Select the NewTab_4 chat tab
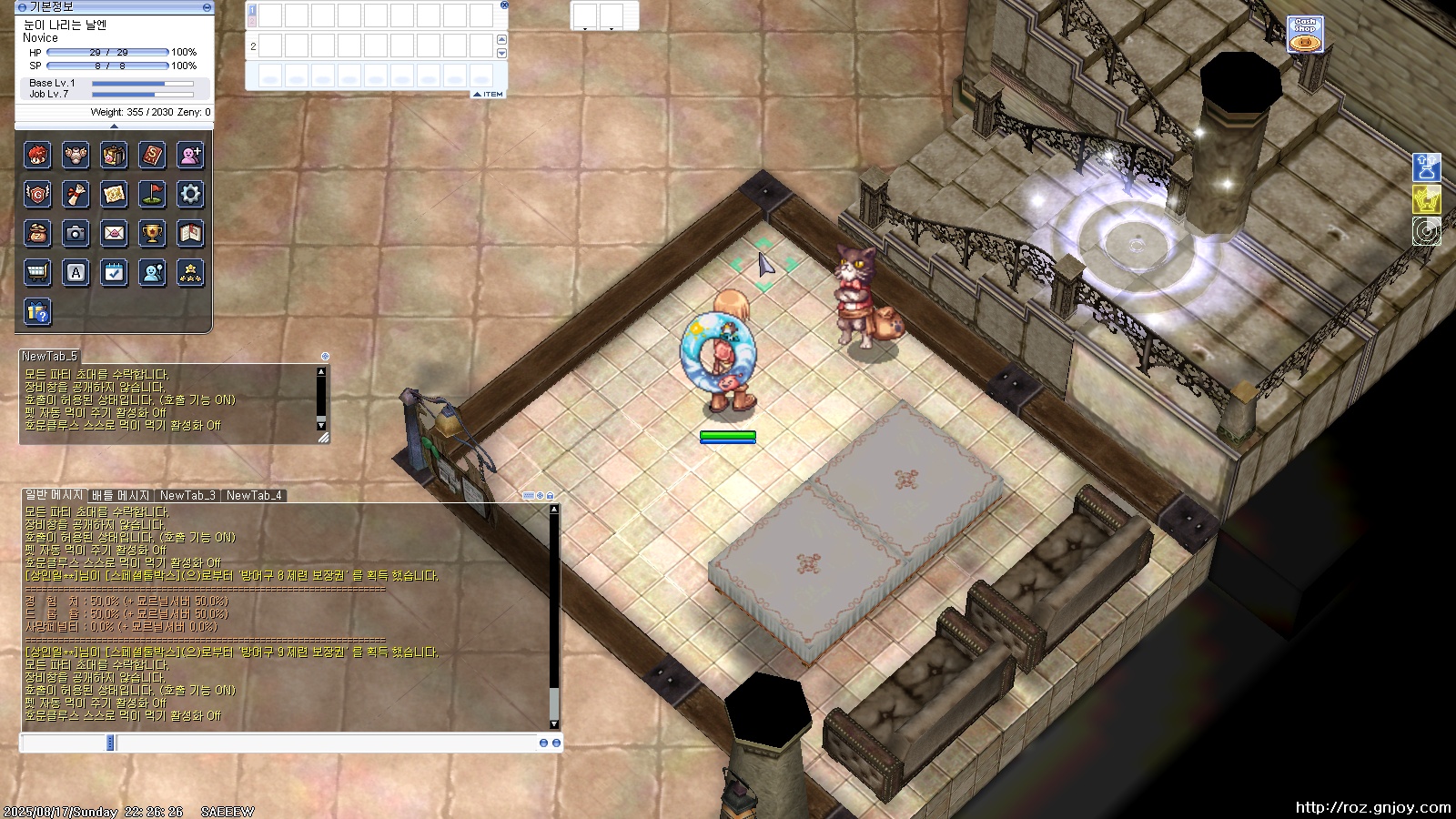 (254, 496)
